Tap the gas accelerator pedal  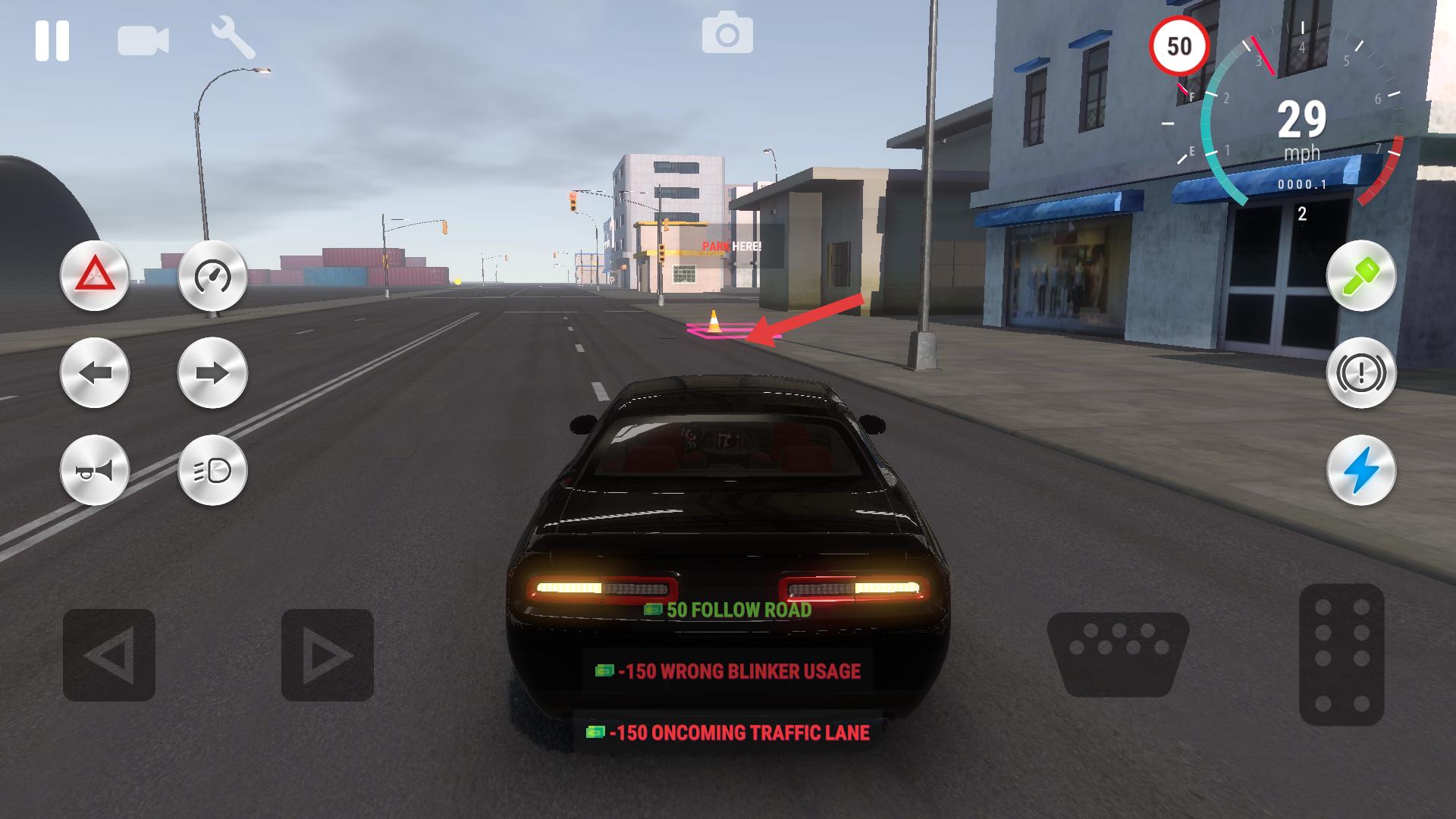tap(1341, 654)
